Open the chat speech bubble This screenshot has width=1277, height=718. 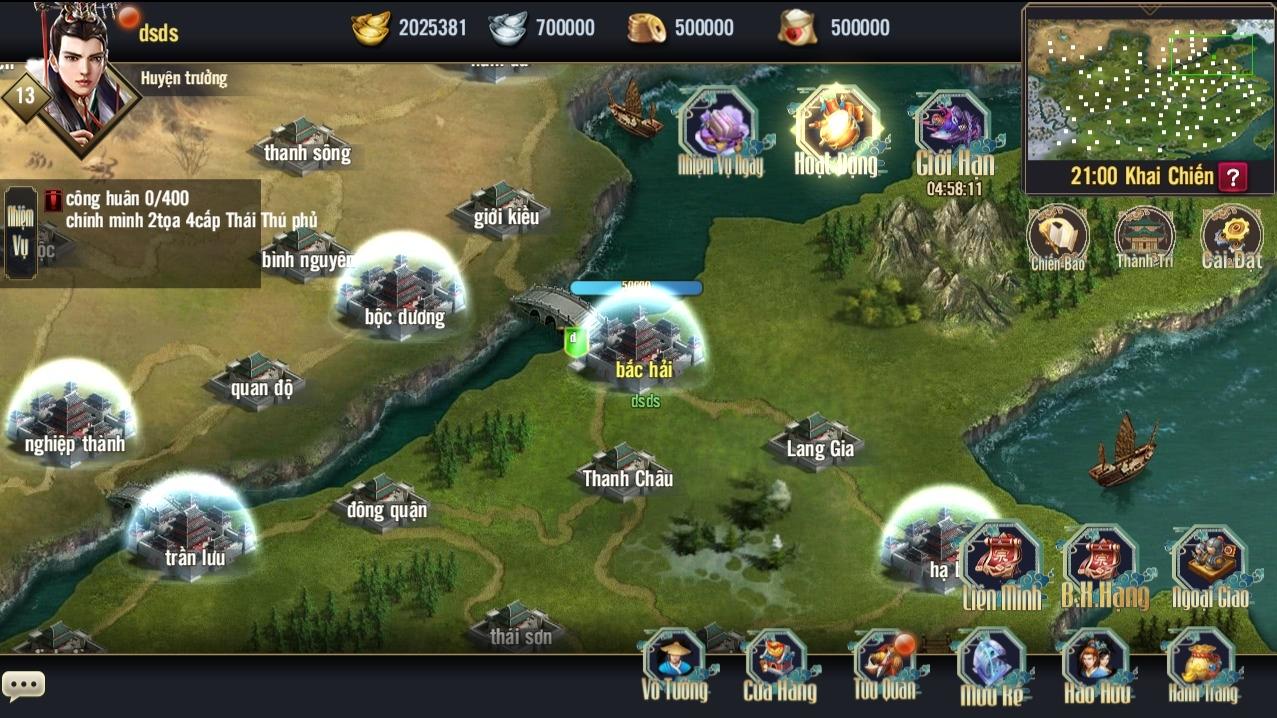coord(24,685)
